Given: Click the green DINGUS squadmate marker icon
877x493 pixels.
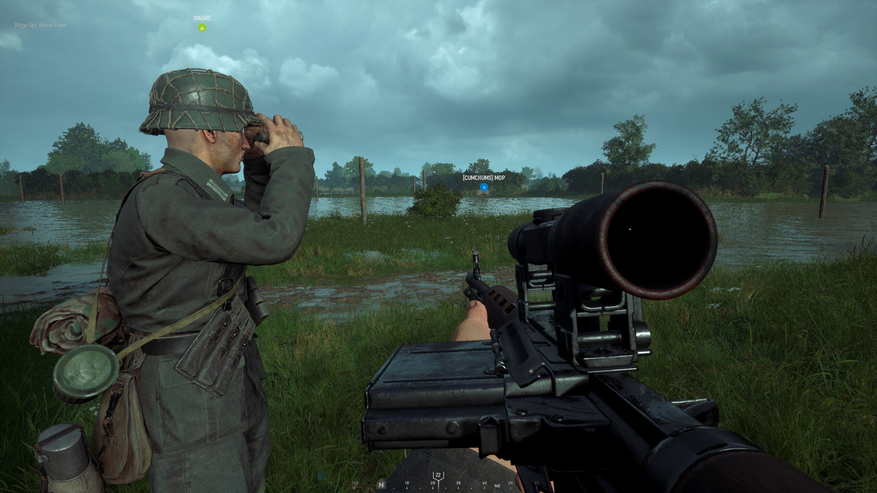Looking at the screenshot, I should click(x=201, y=27).
